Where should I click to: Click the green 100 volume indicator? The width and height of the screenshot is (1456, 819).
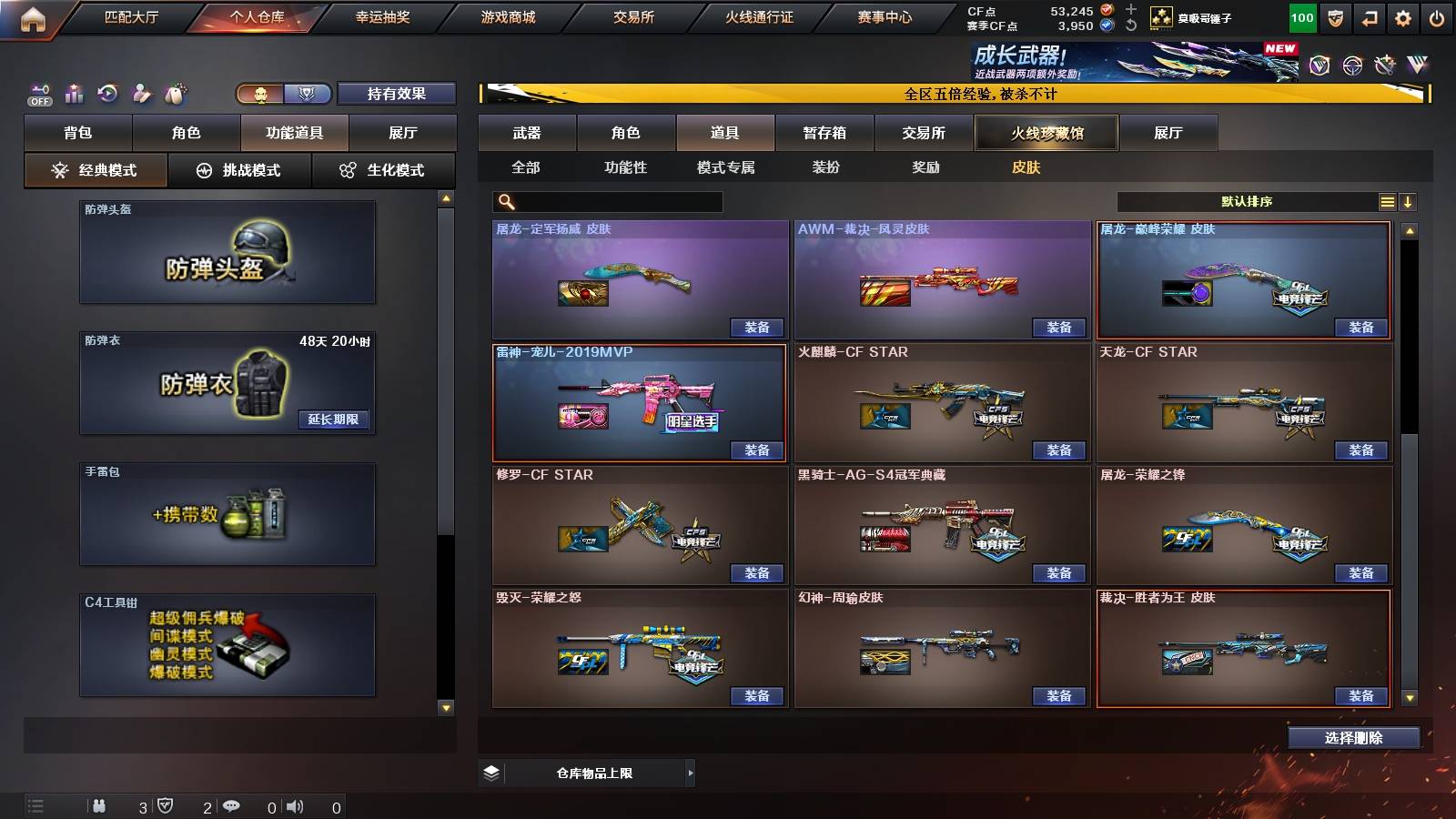coord(1301,16)
